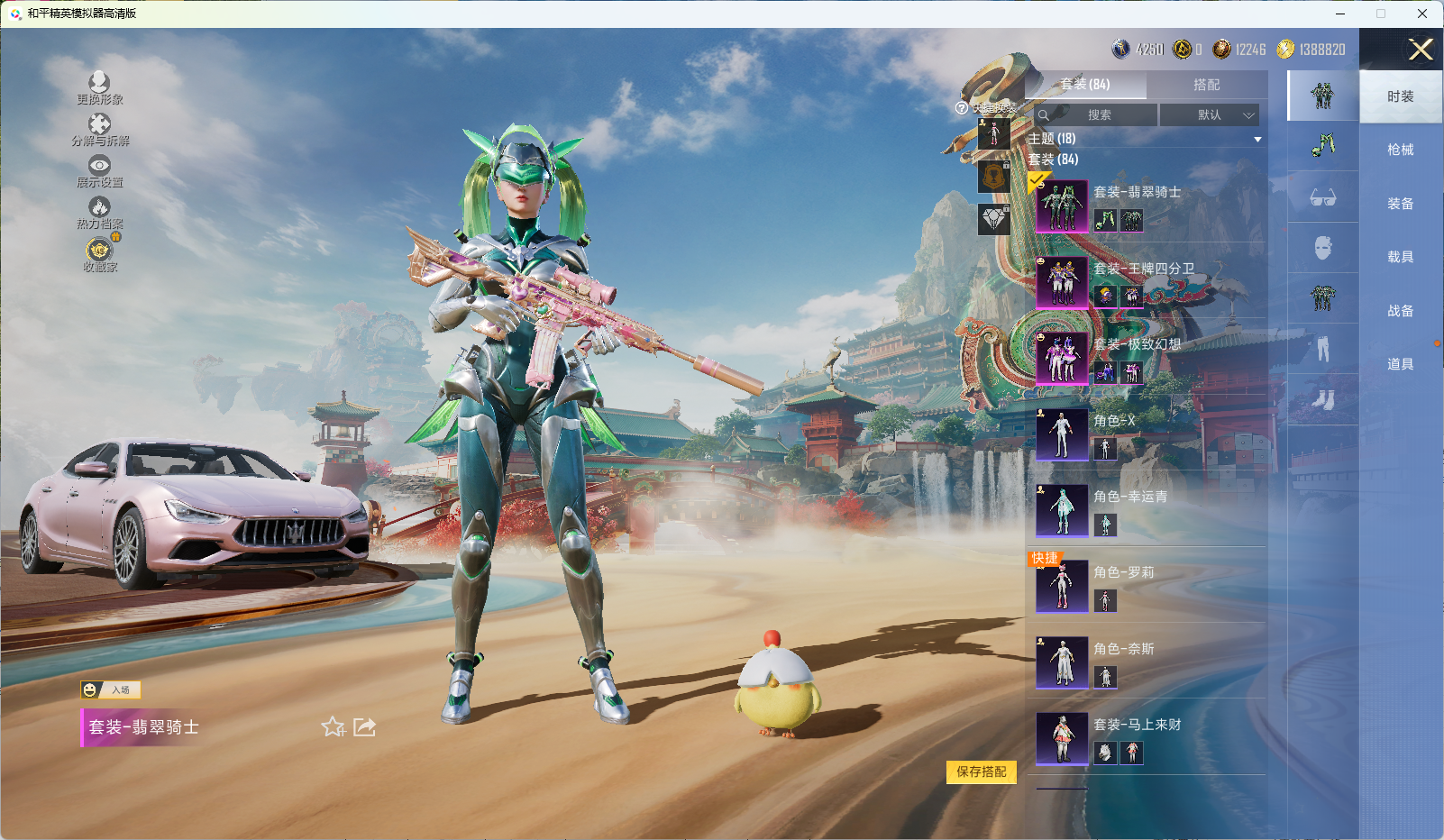Open the 默认 sort dropdown

pos(1209,115)
